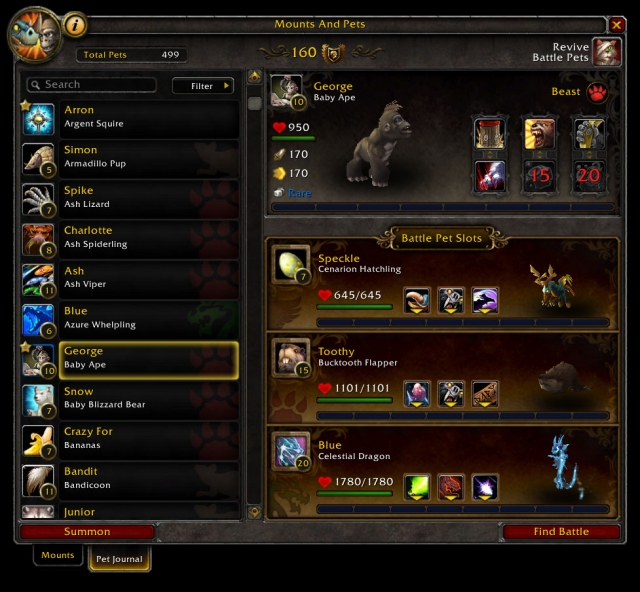Select the Celestial Dragon slot portrait
This screenshot has width=640, height=592.
tap(291, 450)
